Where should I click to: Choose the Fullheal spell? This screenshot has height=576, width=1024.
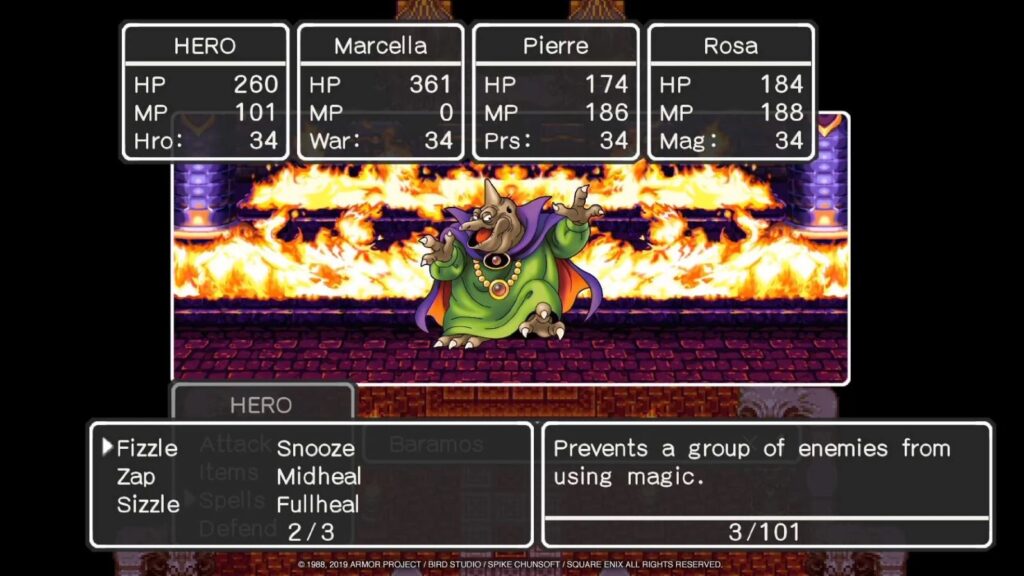319,504
